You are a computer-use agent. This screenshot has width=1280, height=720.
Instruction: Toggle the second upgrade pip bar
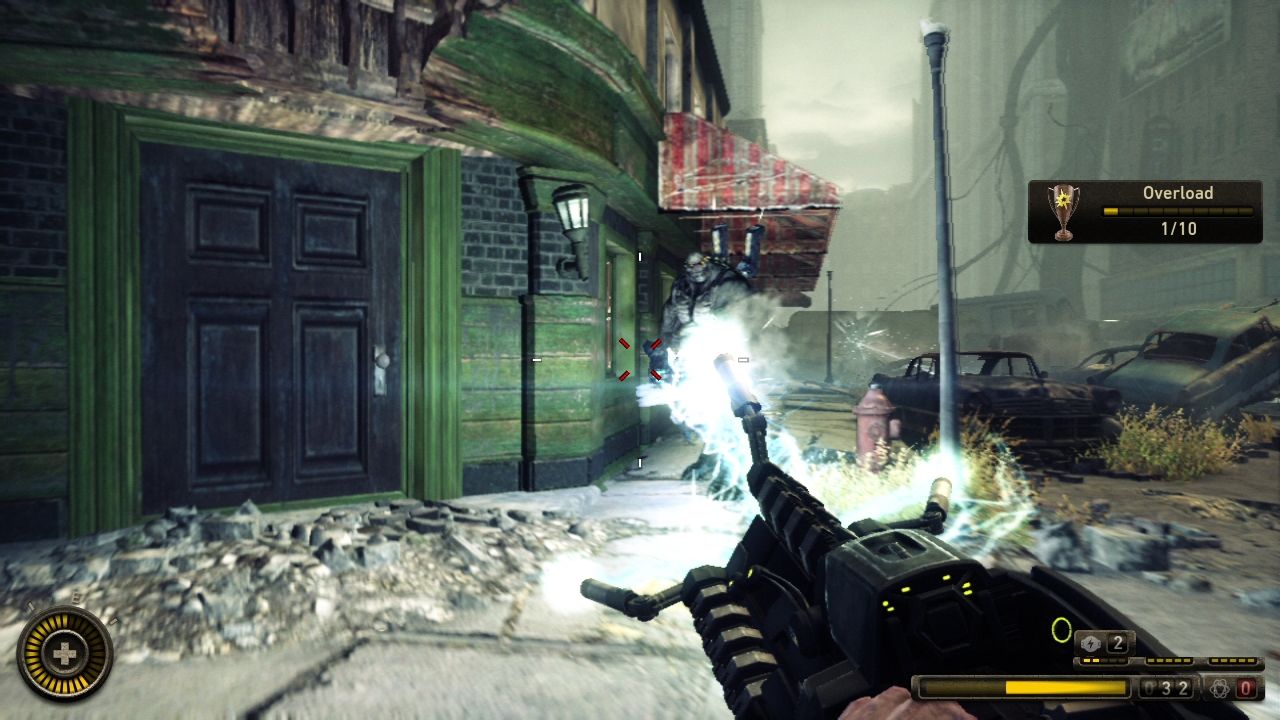click(1169, 660)
